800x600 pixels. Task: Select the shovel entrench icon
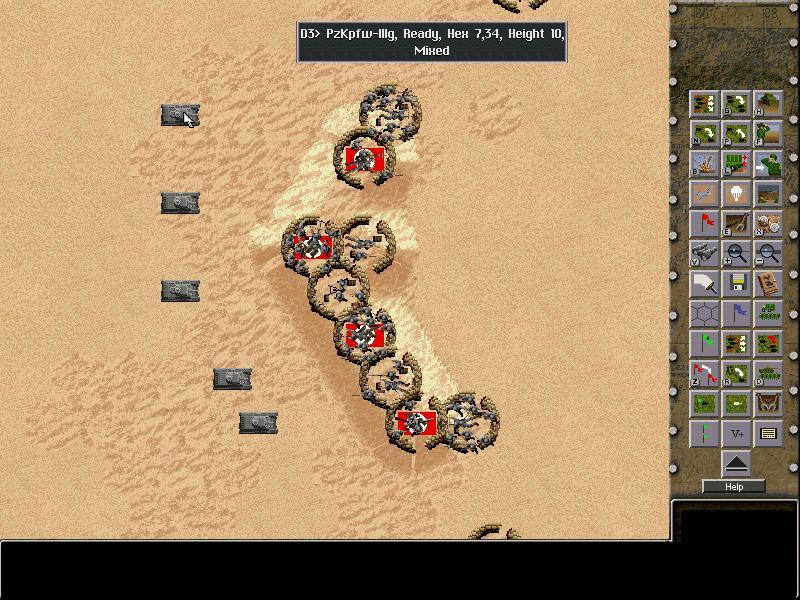coord(736,224)
